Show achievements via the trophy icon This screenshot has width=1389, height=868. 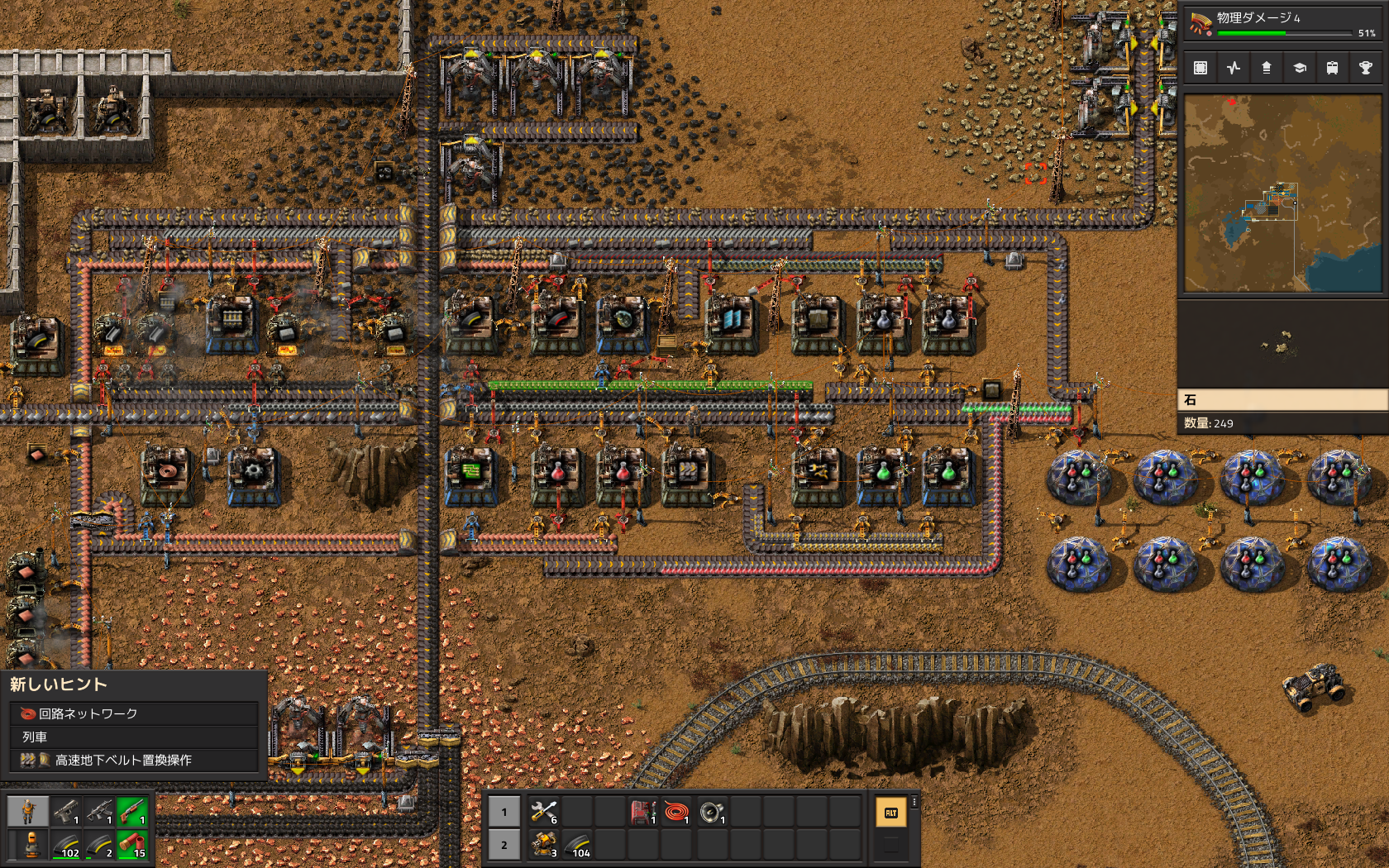click(1365, 68)
